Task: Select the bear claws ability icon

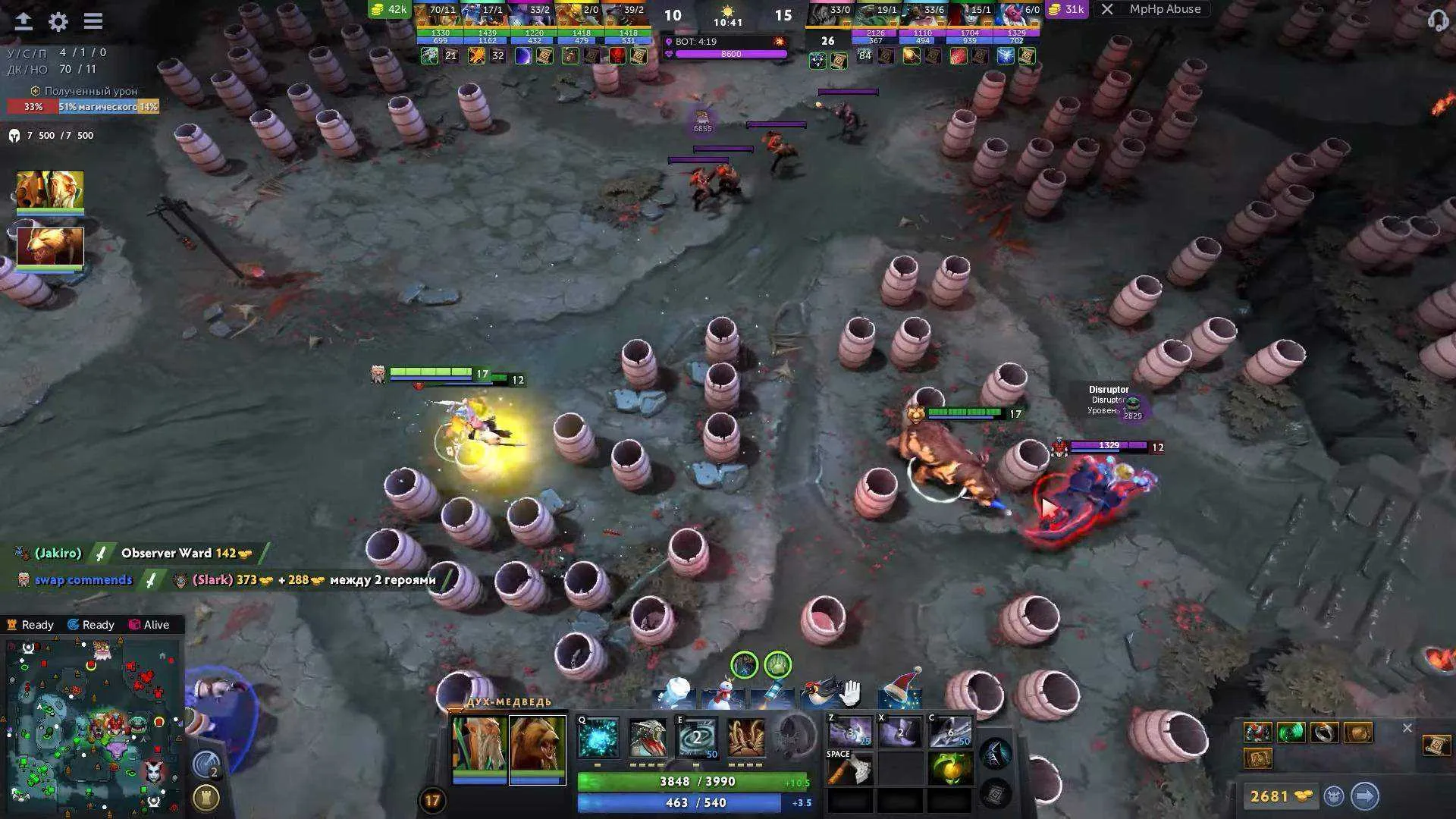Action: [746, 738]
